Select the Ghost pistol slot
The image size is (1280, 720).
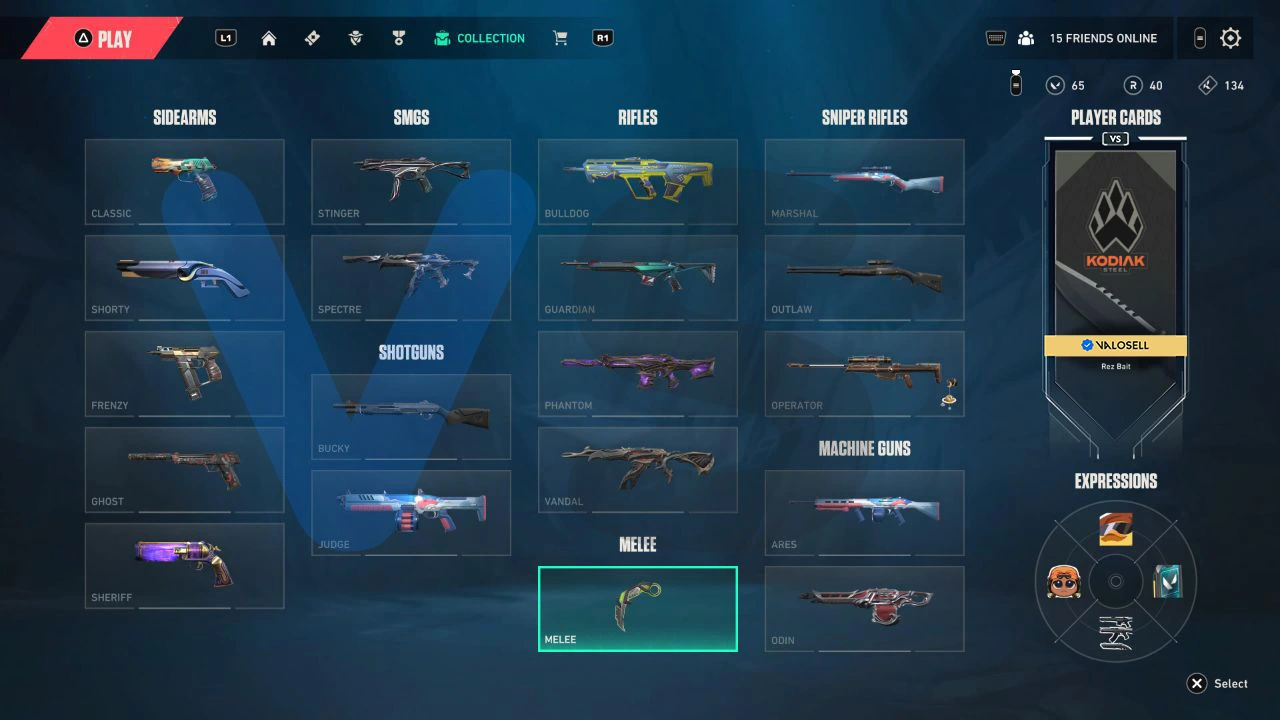pos(184,469)
